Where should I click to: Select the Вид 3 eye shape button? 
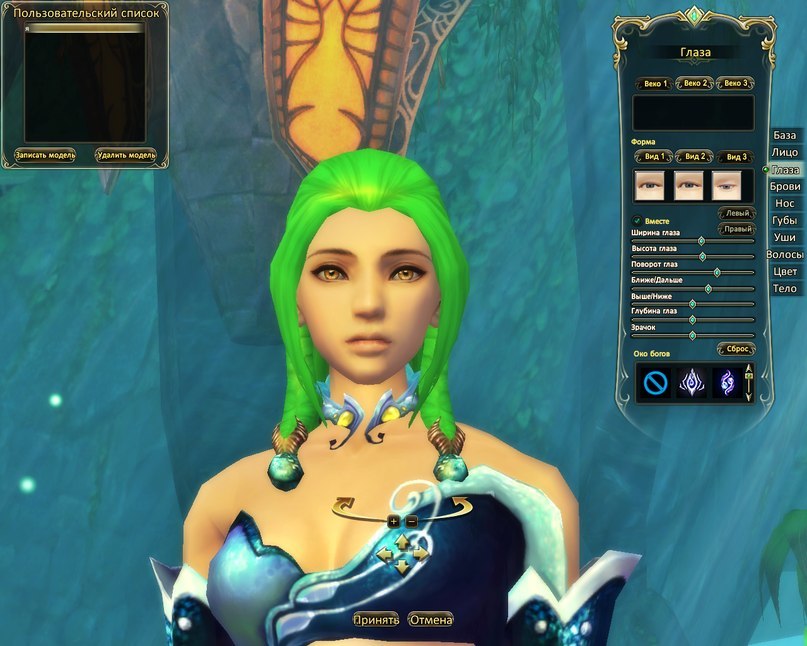pos(735,157)
